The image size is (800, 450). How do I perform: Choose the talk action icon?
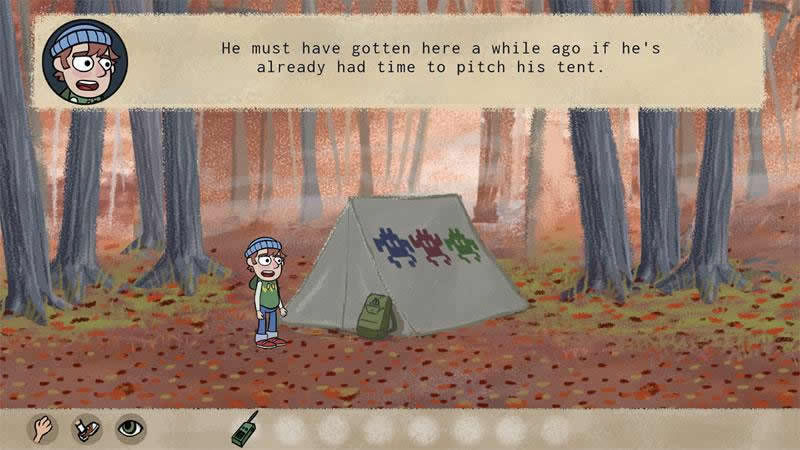point(87,429)
